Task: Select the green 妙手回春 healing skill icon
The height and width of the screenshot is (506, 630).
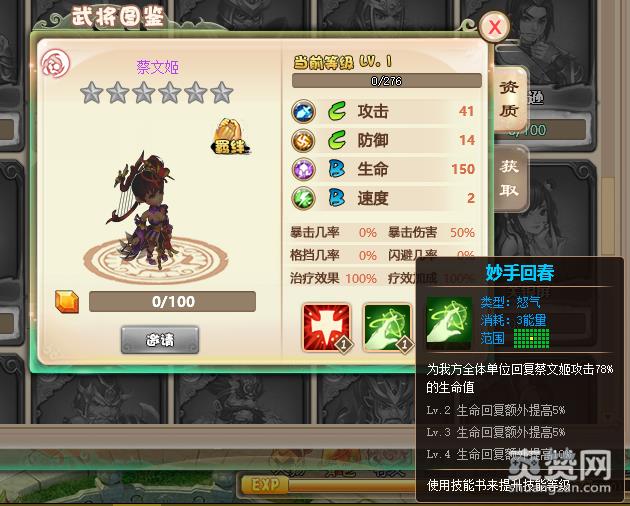Action: coord(386,327)
